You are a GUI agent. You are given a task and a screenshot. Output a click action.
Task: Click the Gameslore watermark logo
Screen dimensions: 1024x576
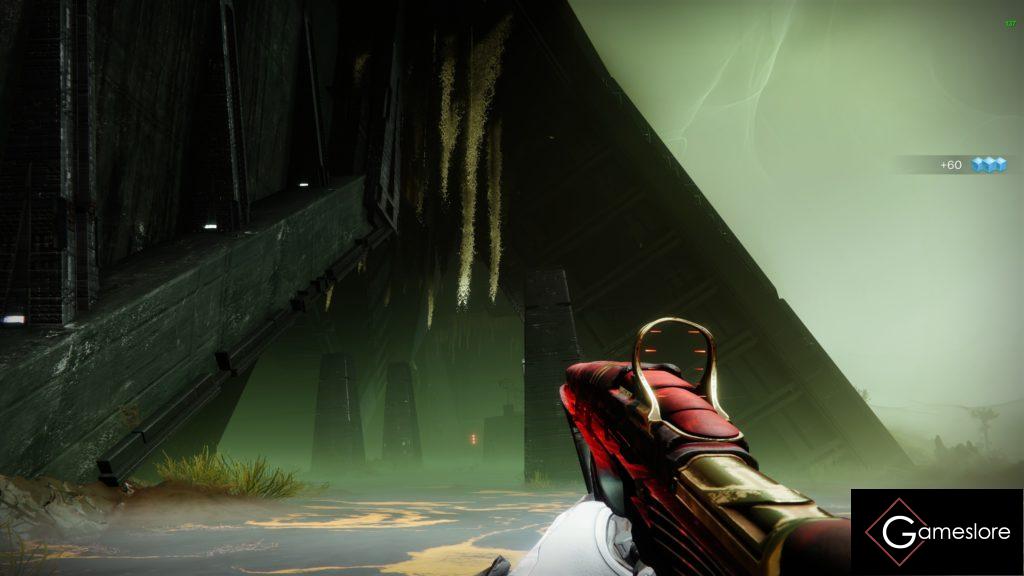tap(936, 532)
